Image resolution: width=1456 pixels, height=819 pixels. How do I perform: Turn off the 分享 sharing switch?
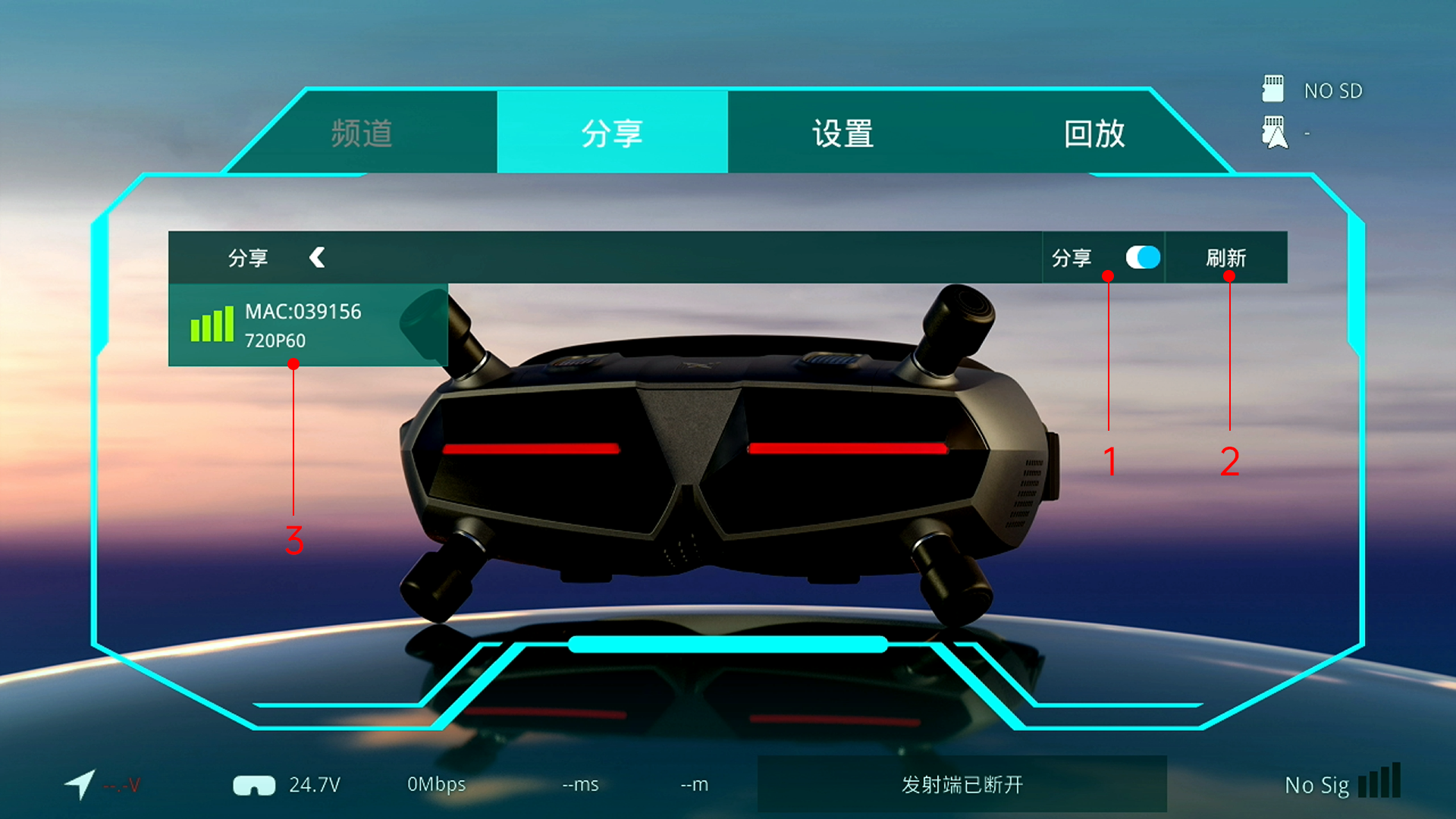click(1144, 258)
